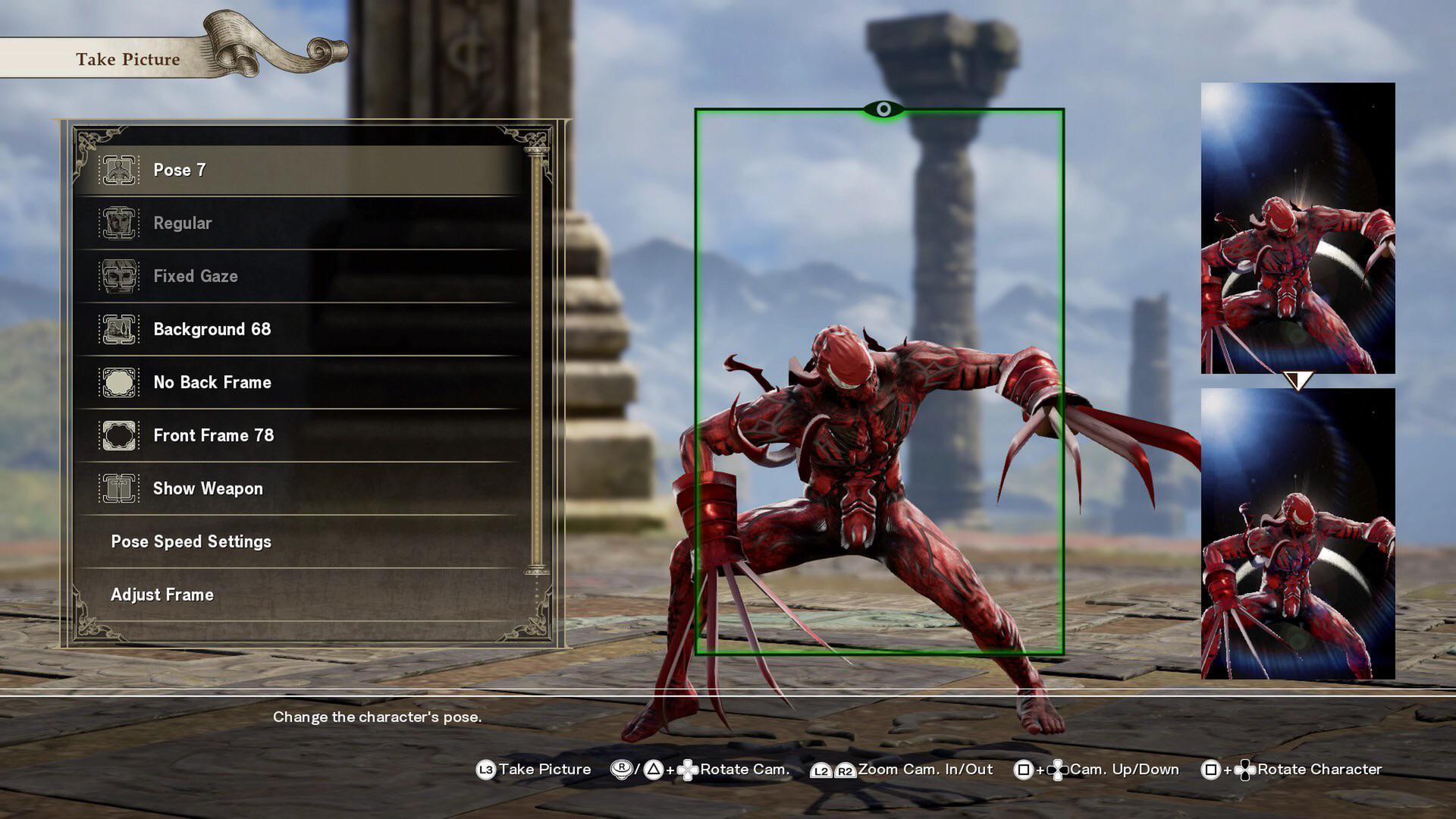Click the eye marker atop the green frame
This screenshot has height=819, width=1456.
coord(882,109)
